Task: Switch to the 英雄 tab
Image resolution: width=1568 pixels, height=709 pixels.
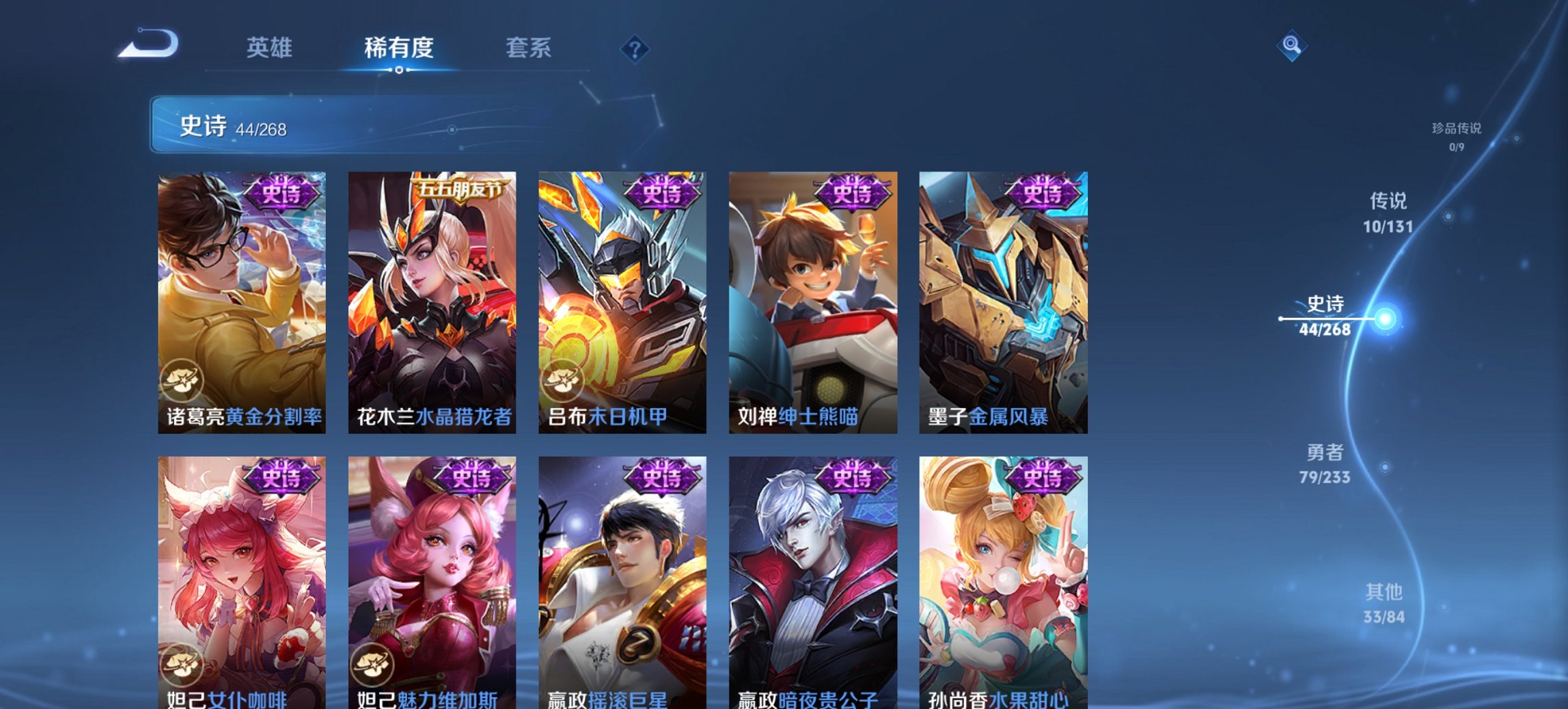Action: click(x=272, y=48)
